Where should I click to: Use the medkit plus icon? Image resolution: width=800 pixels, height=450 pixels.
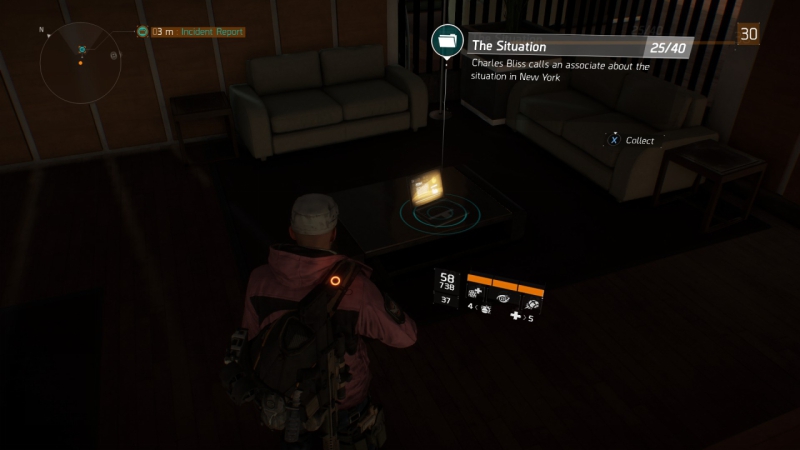tap(516, 317)
